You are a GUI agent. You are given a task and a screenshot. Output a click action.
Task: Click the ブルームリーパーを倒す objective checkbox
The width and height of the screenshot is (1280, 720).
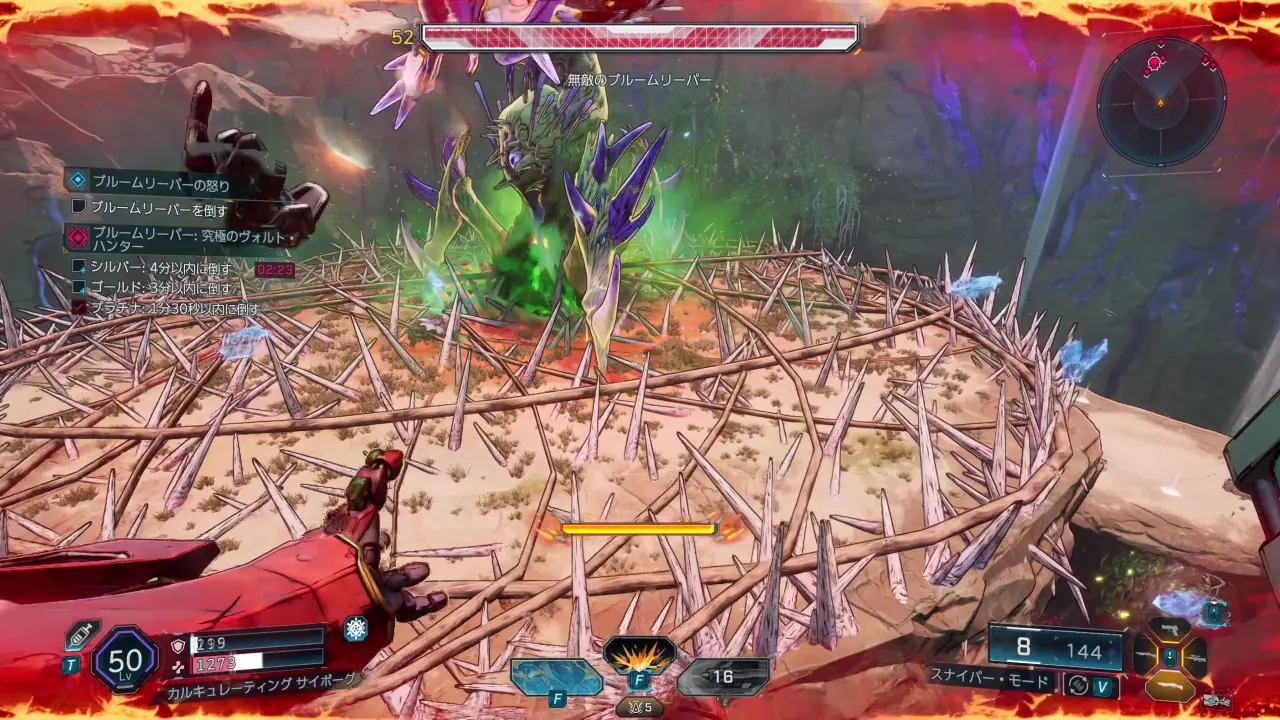[79, 209]
